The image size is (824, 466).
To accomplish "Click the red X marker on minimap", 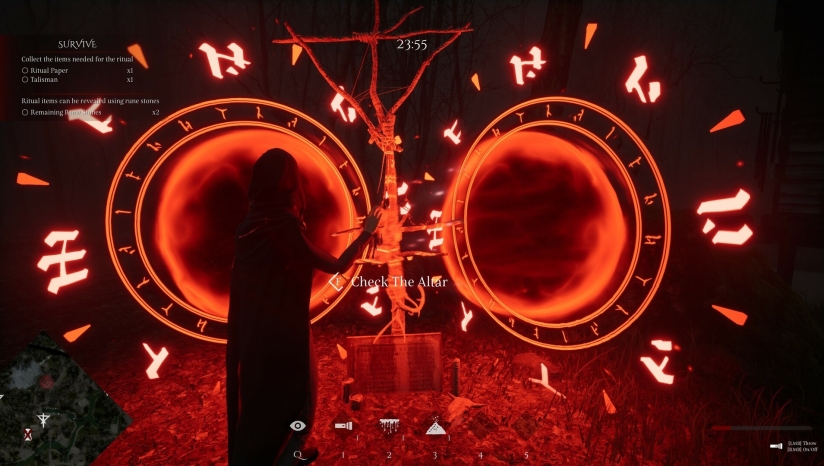I will pos(28,434).
